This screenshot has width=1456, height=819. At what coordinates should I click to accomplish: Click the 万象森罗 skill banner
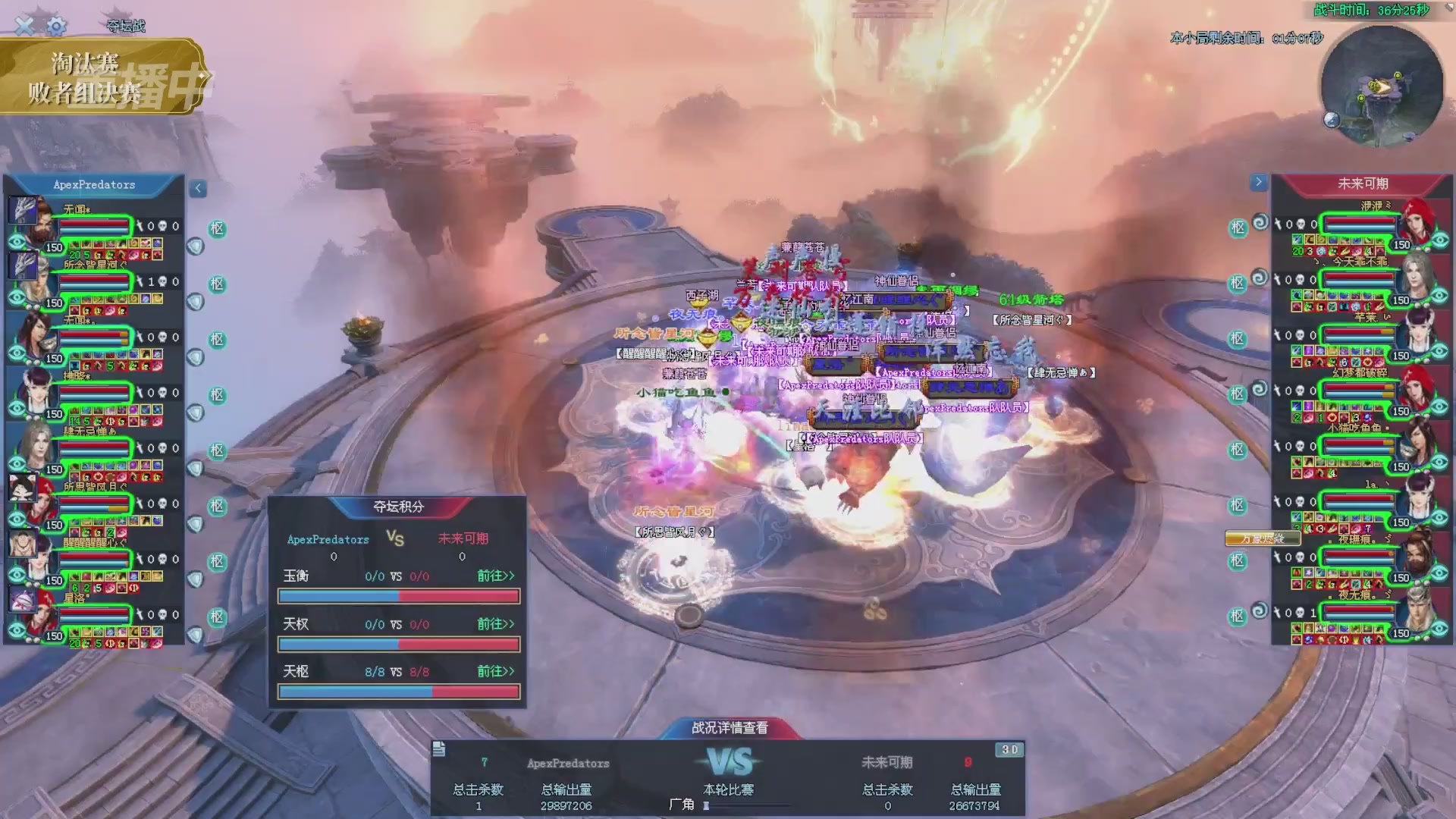[1263, 539]
